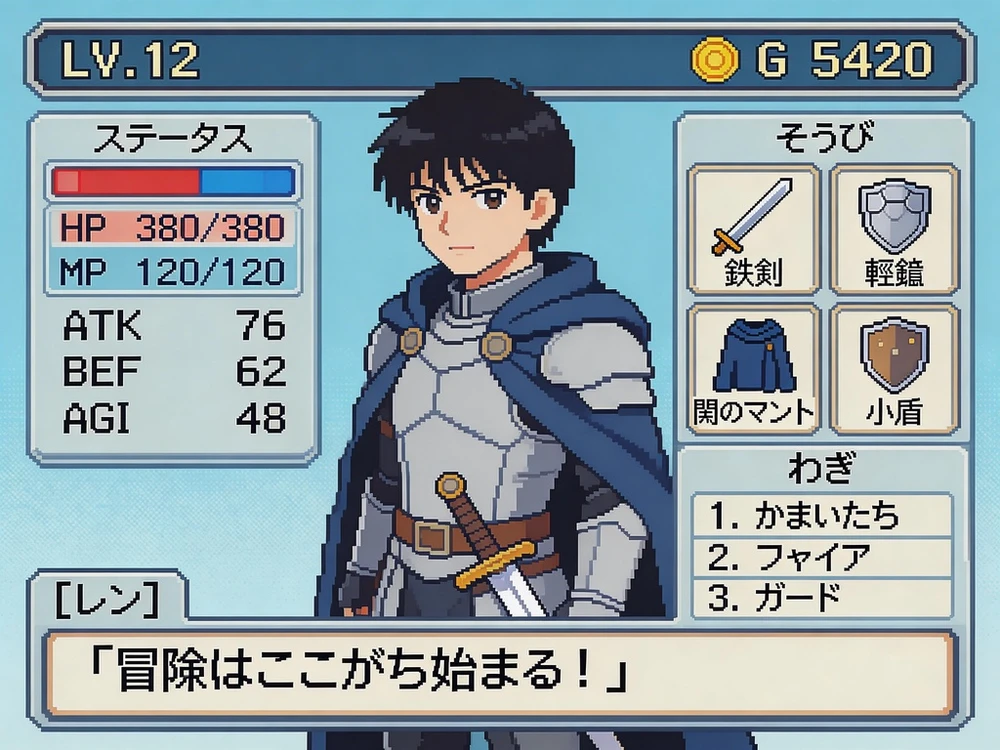Choose the ファイア skill from the list
This screenshot has width=1000, height=750.
click(x=822, y=556)
